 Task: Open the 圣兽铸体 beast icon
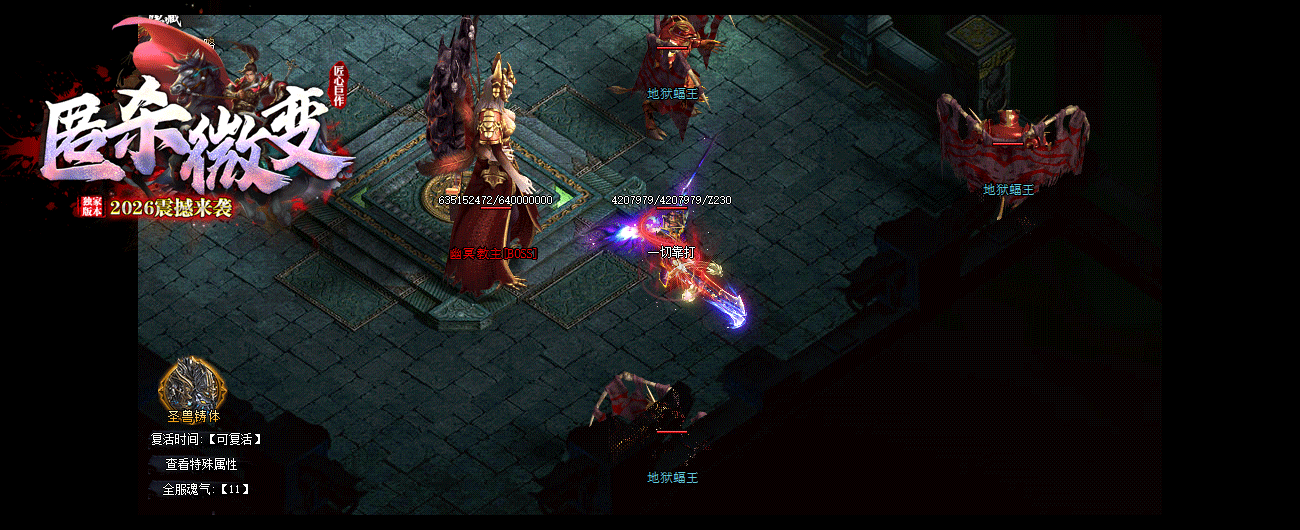[x=192, y=383]
